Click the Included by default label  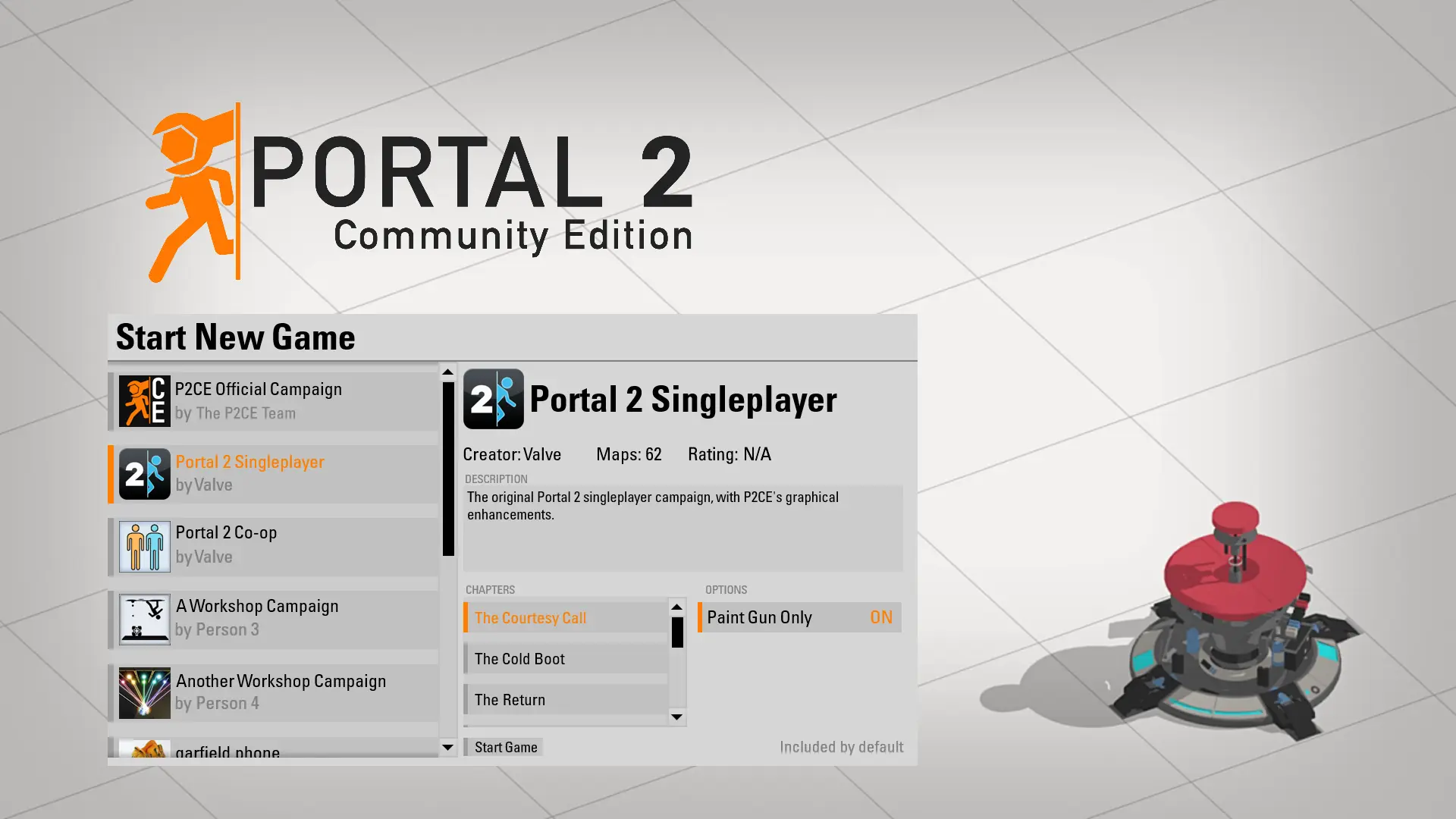point(841,746)
